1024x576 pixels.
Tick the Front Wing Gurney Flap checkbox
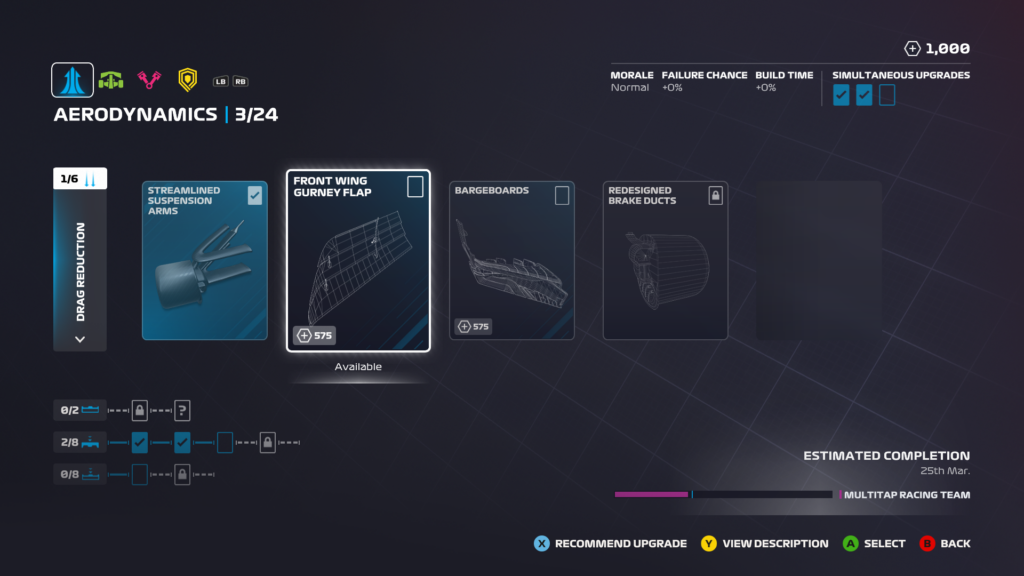click(415, 187)
